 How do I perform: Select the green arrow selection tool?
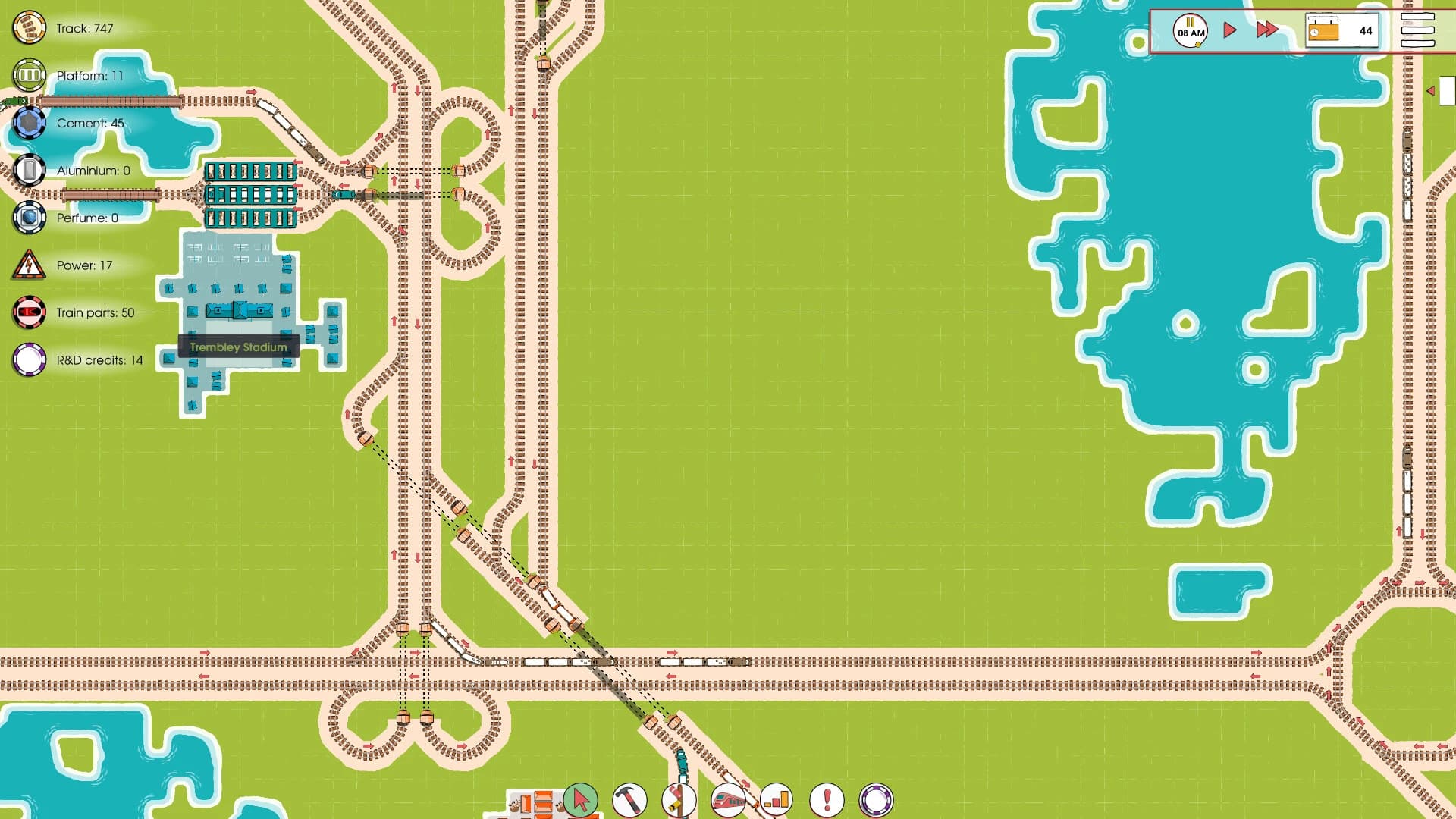click(582, 801)
